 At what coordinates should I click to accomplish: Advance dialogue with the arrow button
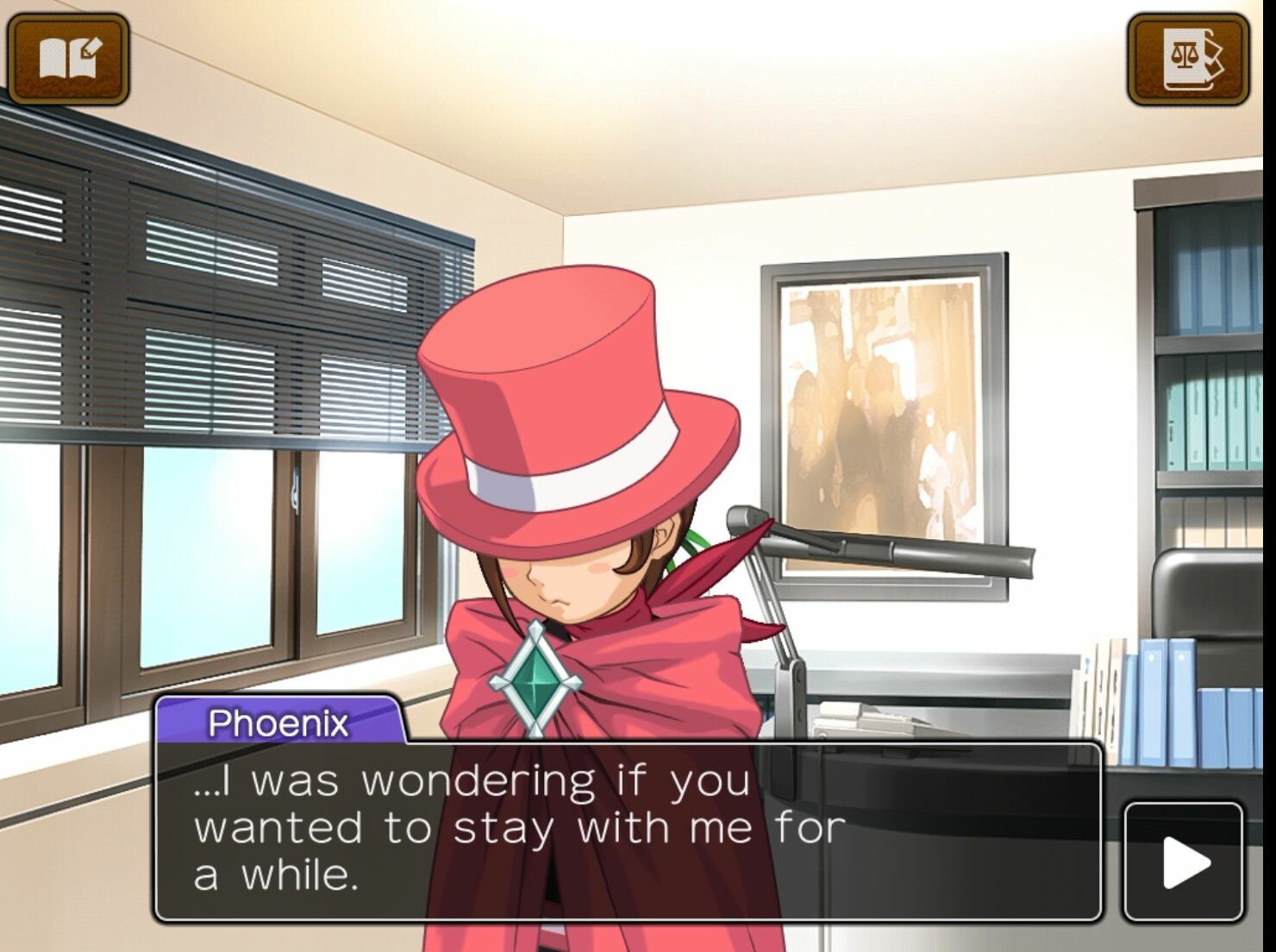(x=1185, y=861)
